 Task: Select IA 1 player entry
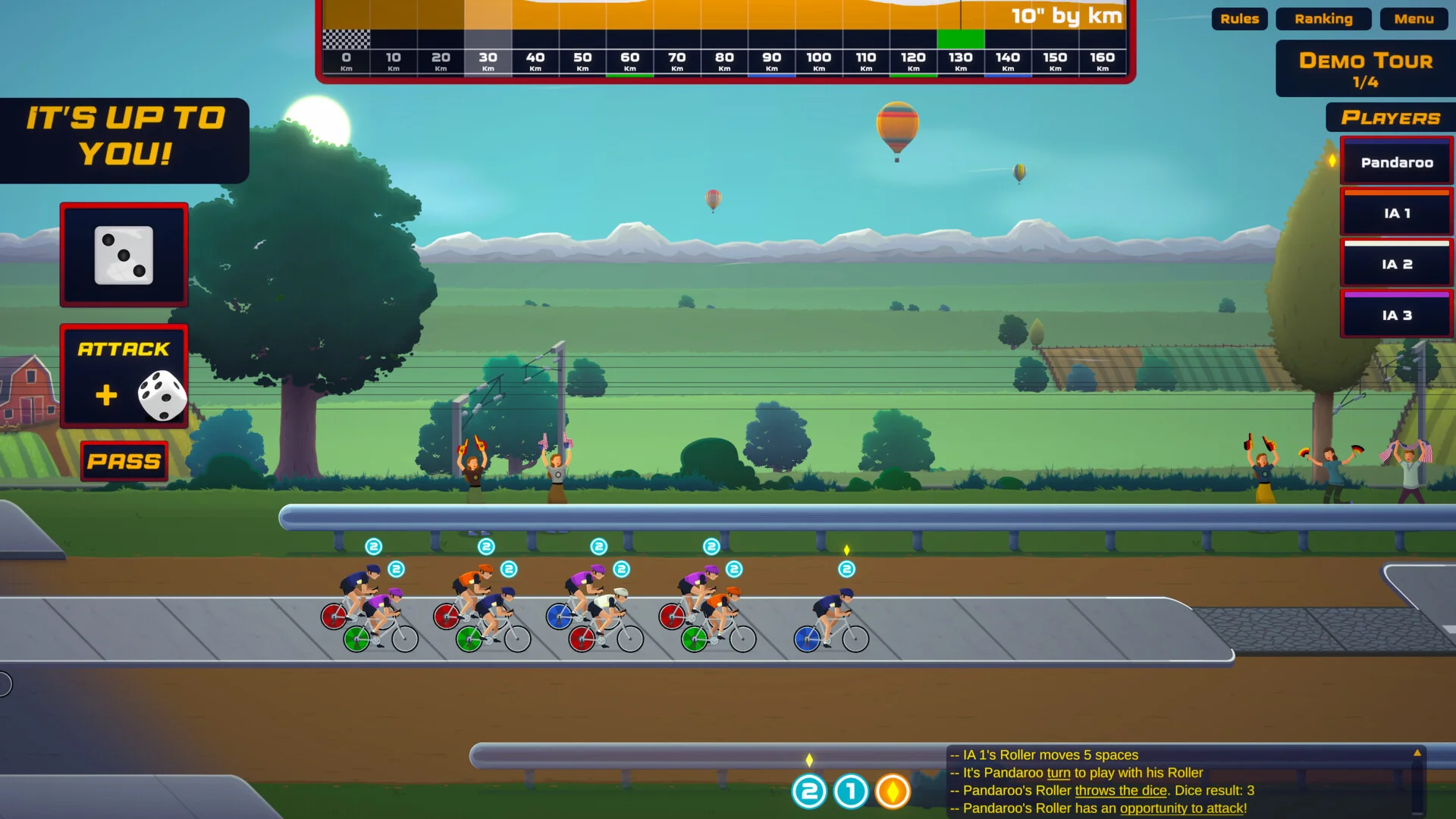click(1396, 214)
